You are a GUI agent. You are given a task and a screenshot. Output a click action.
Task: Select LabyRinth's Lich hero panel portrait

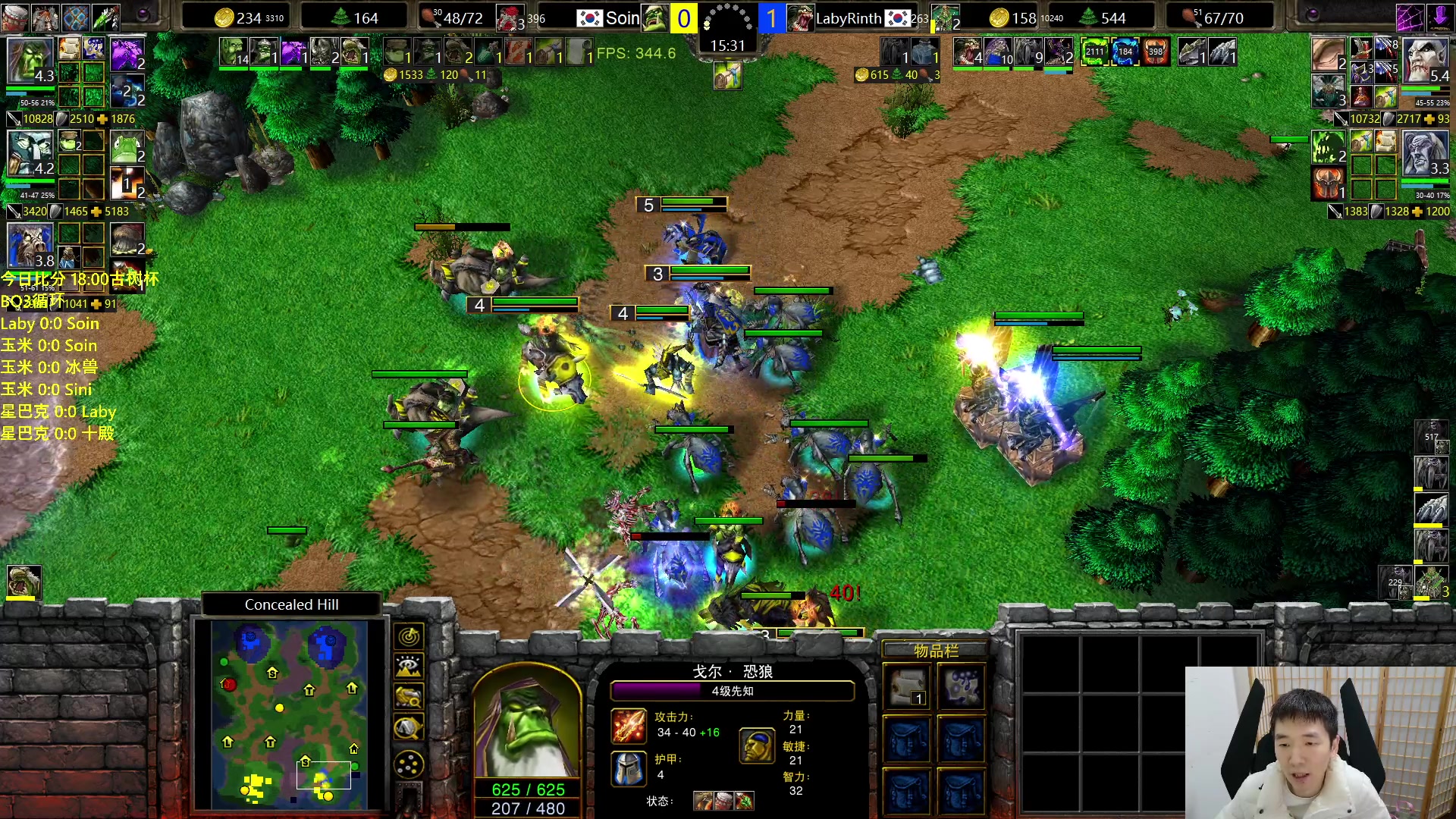click(x=1425, y=153)
